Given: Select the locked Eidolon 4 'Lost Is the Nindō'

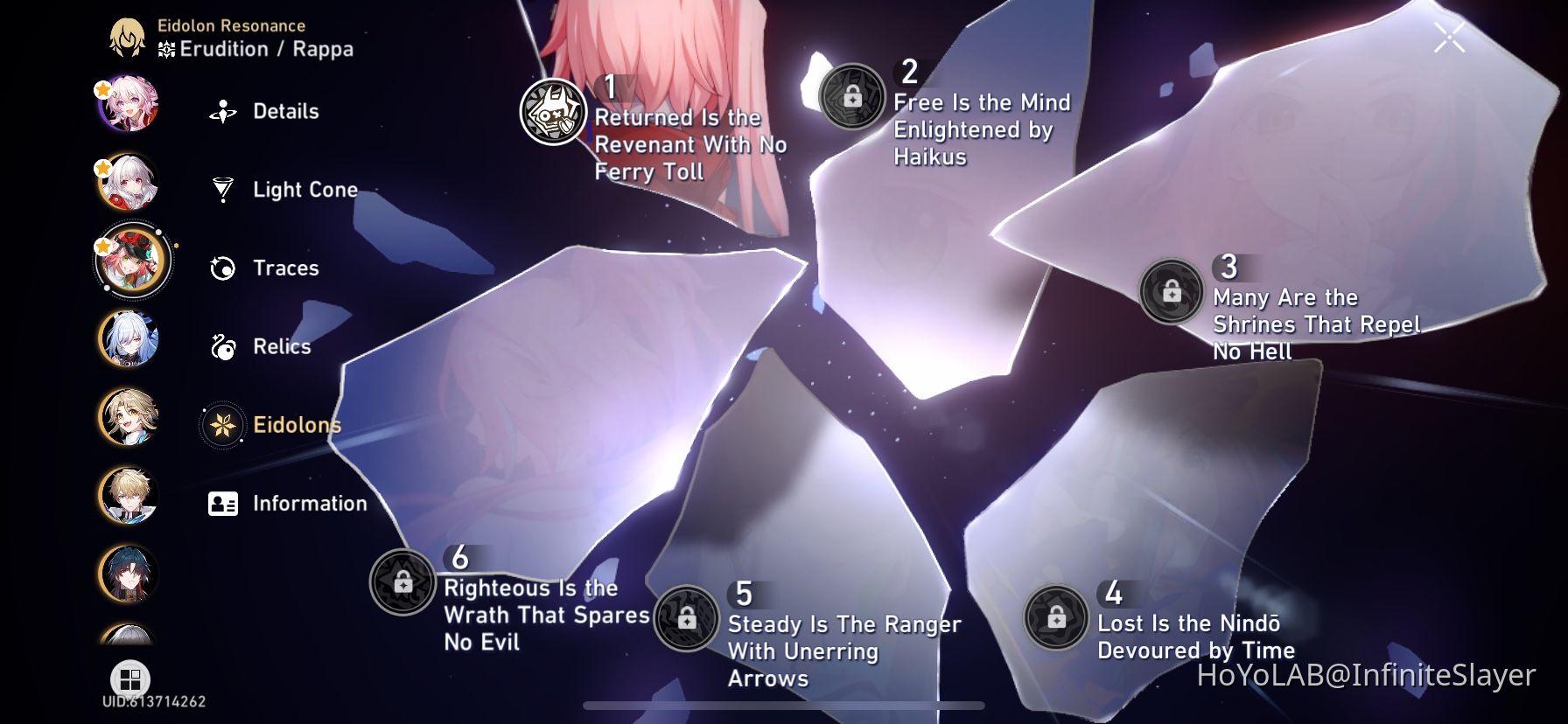Looking at the screenshot, I should point(1055,618).
